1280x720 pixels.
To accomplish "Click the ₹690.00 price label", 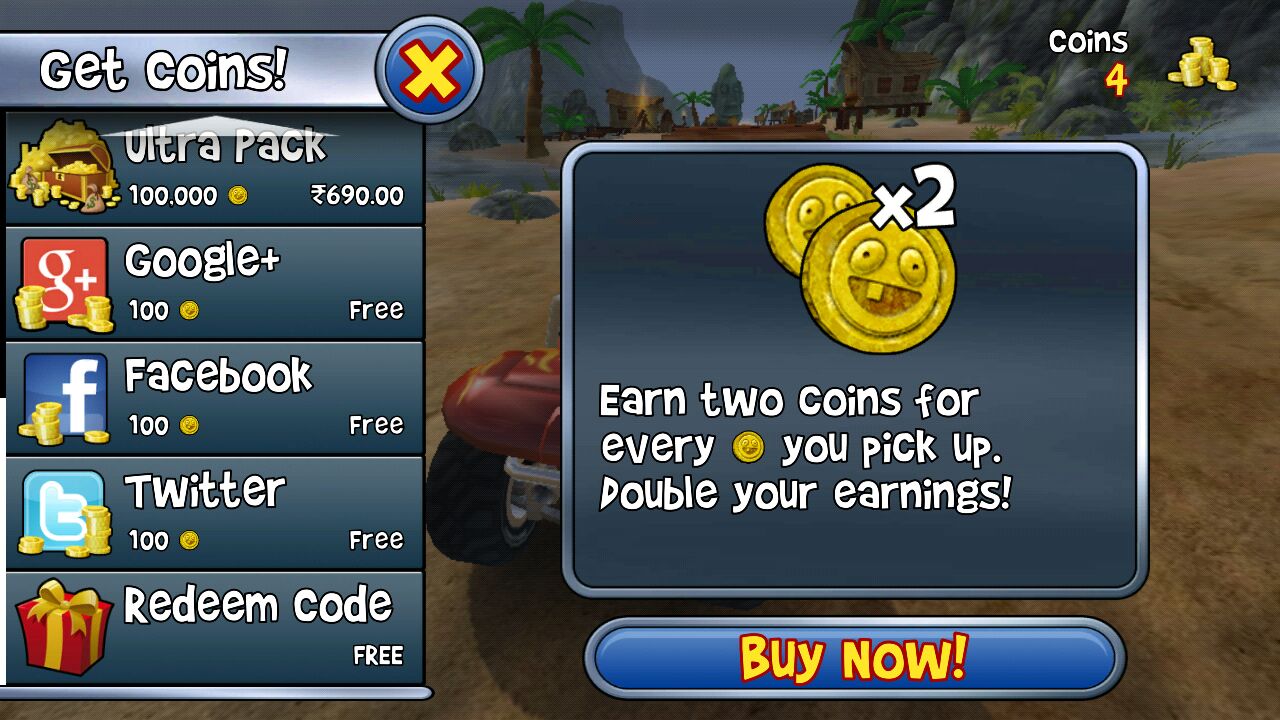I will click(359, 196).
